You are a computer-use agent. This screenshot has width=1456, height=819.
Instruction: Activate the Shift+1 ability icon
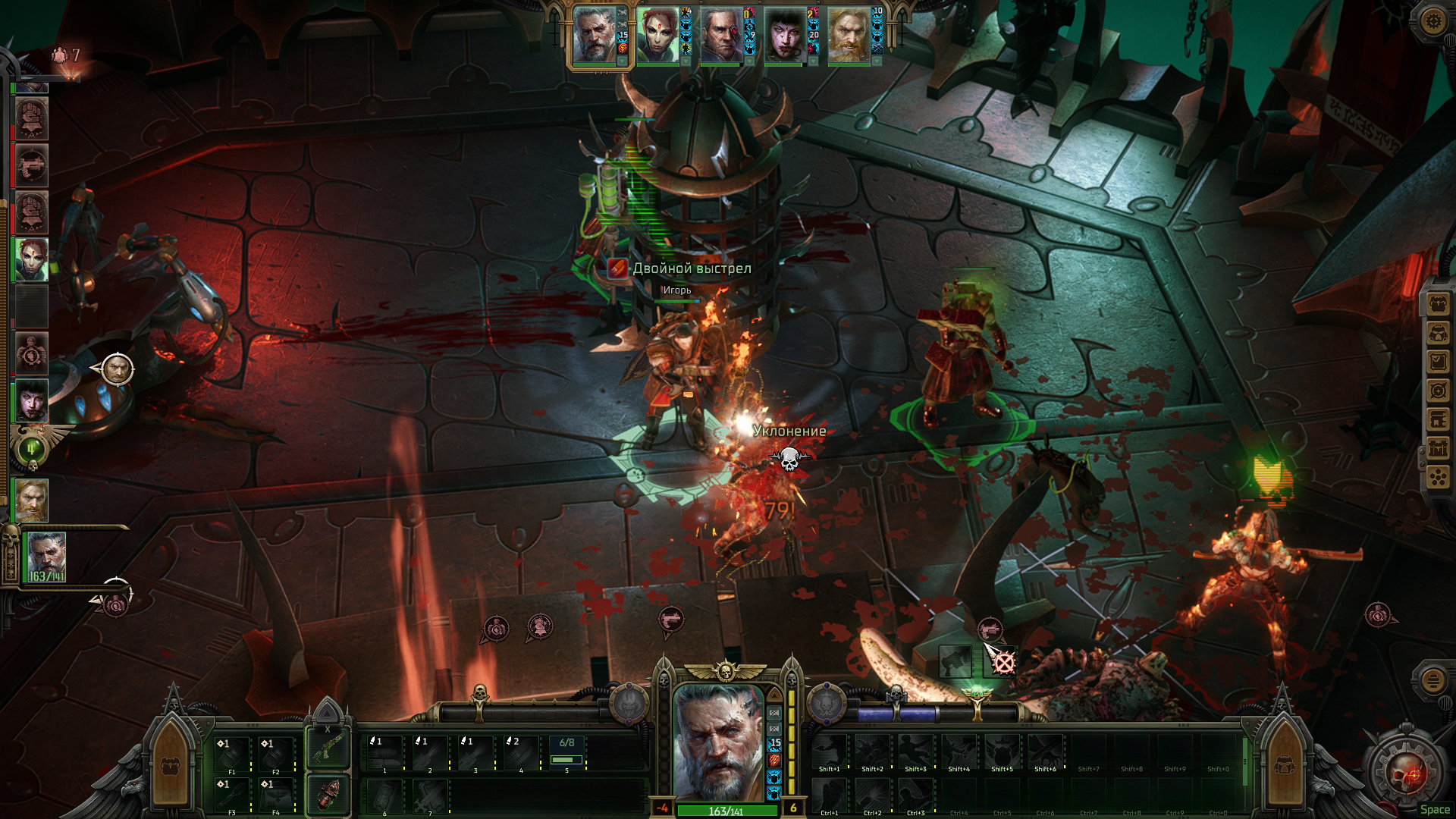830,752
